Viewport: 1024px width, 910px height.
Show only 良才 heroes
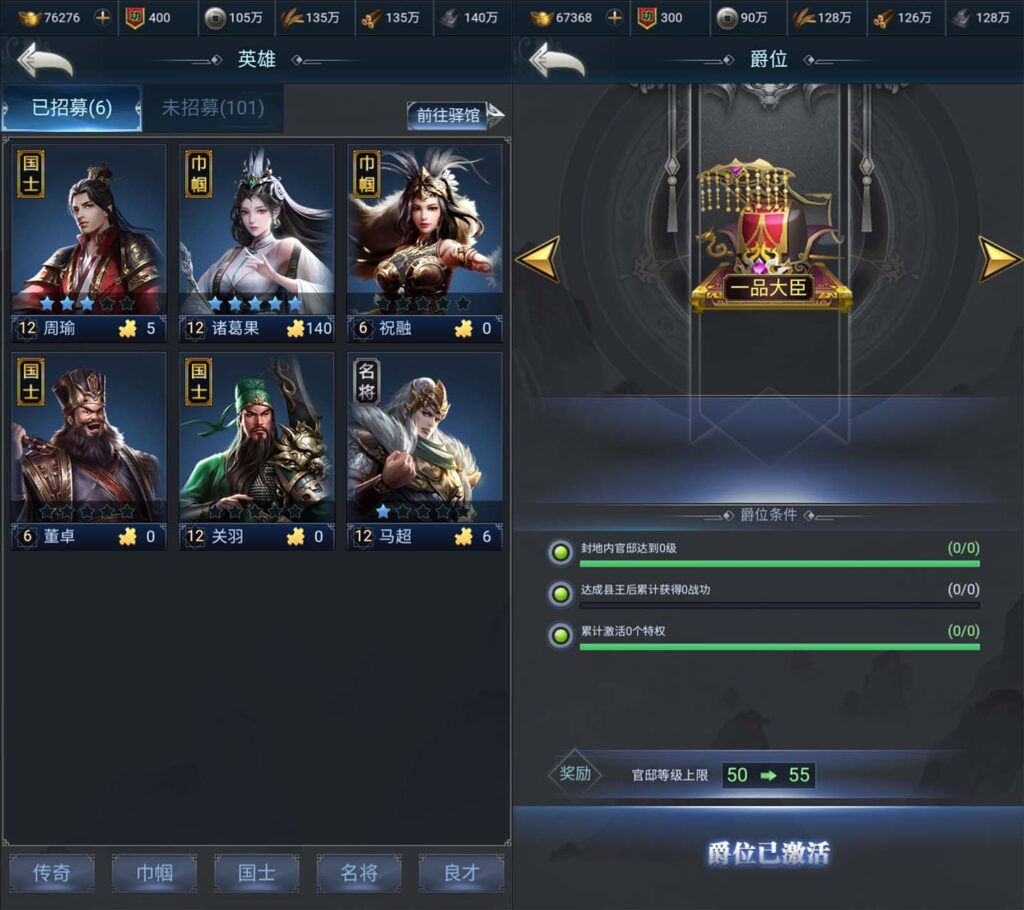461,873
